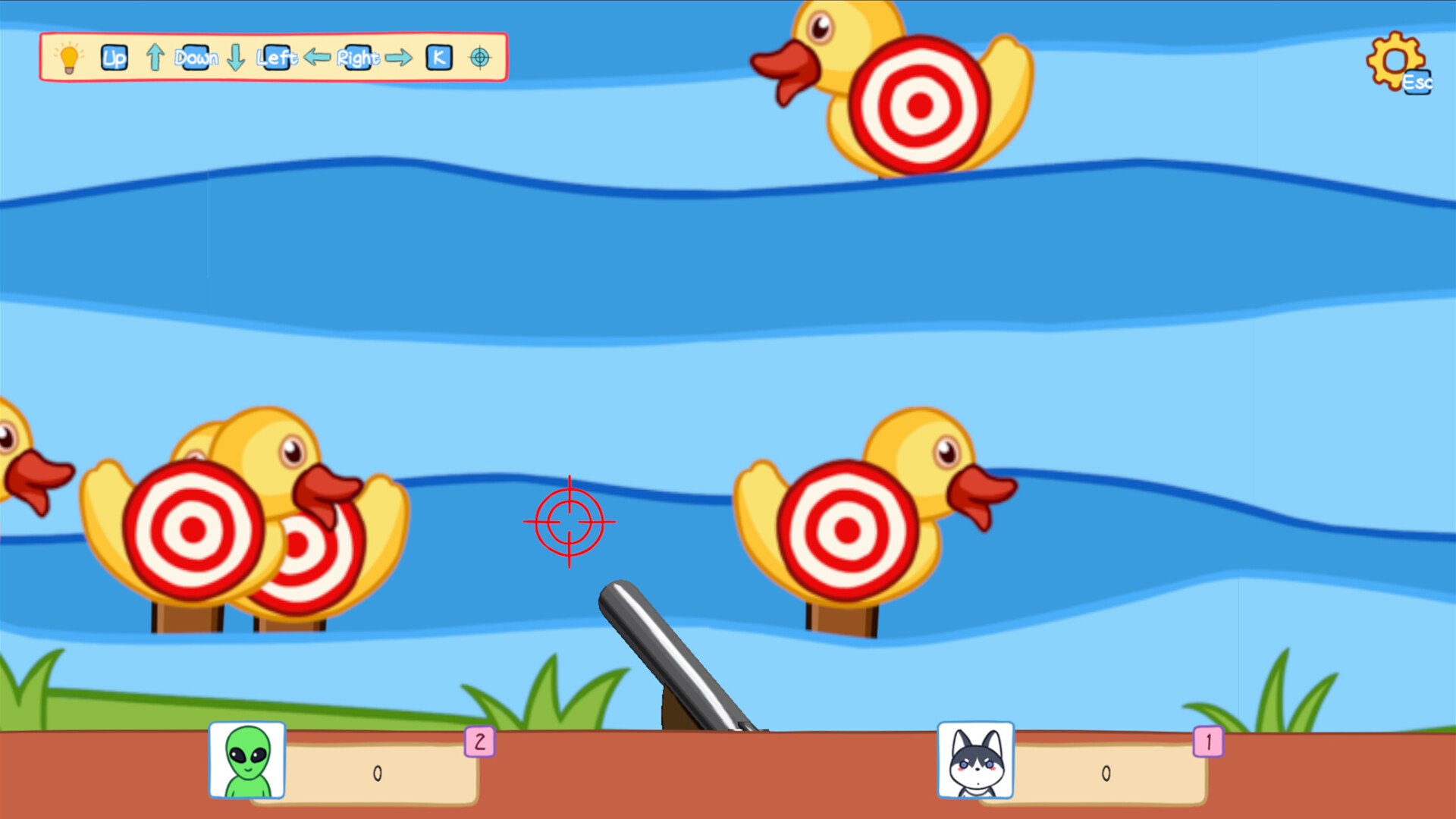Click the Up key control button
The height and width of the screenshot is (819, 1456).
click(x=114, y=57)
